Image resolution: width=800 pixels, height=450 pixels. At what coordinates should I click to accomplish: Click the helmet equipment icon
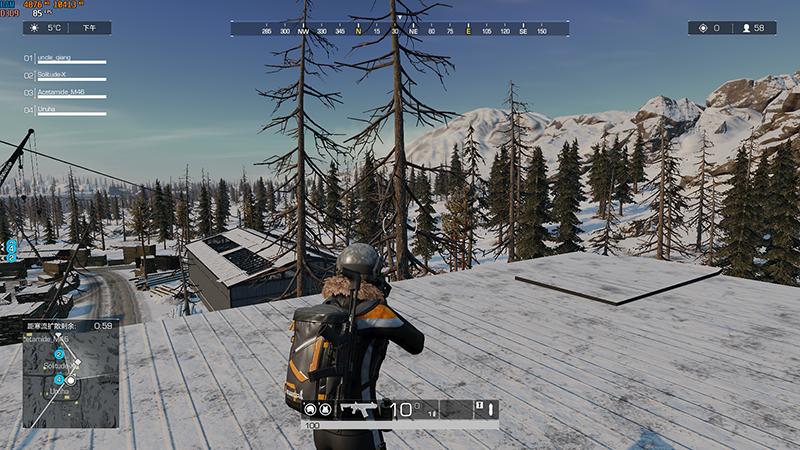click(310, 409)
